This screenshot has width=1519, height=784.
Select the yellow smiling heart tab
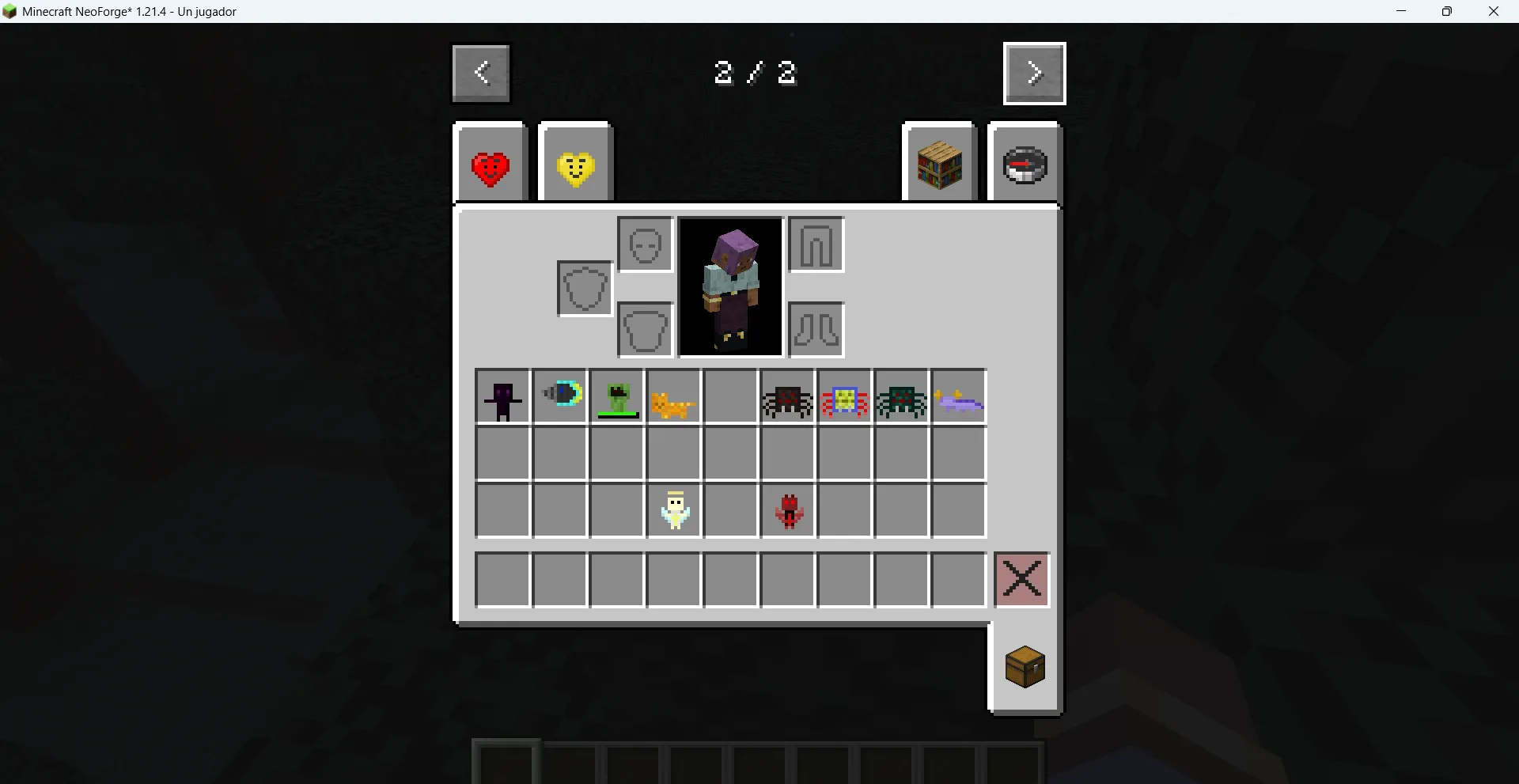pos(574,162)
